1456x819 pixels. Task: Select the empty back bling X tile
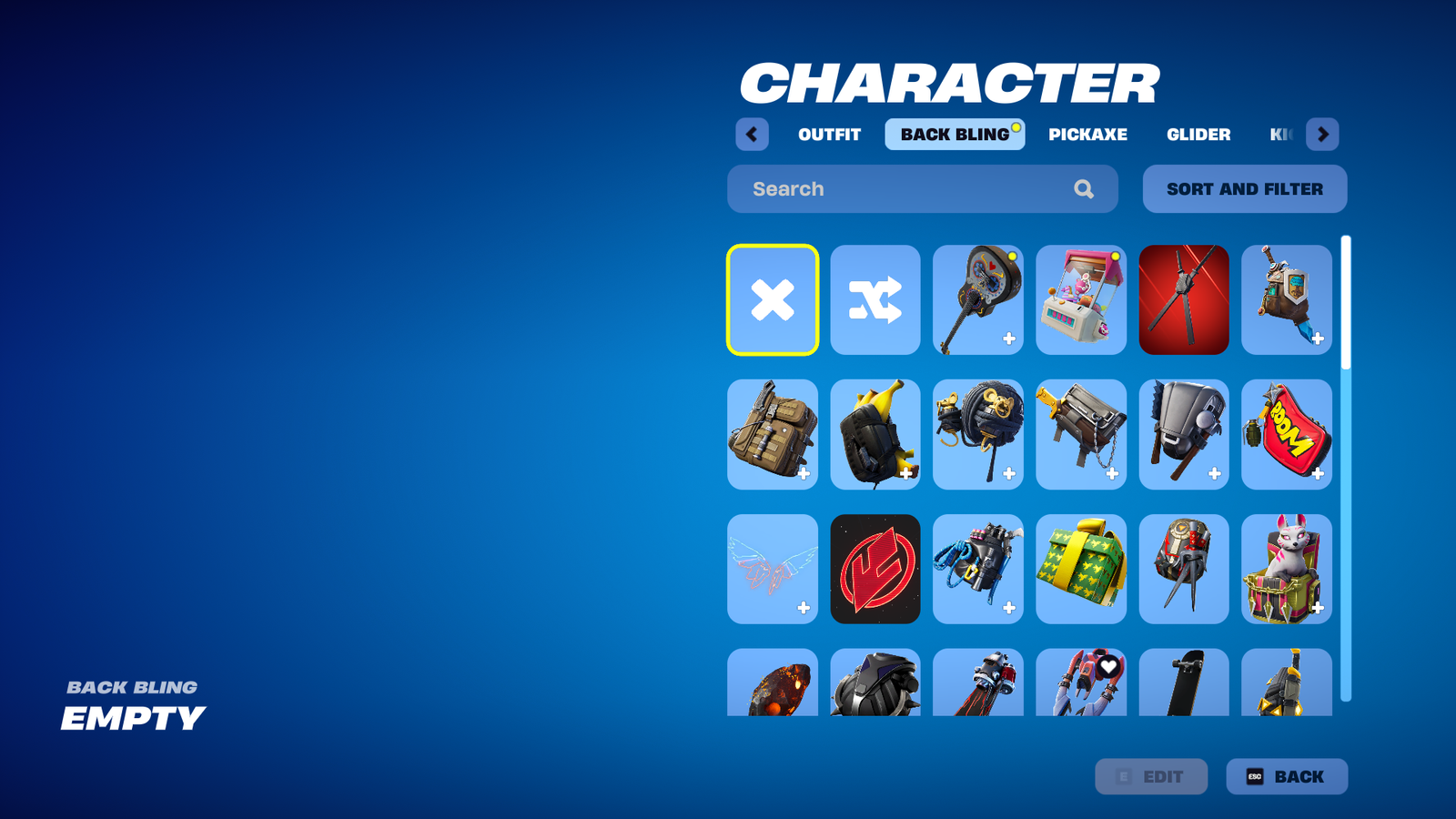[773, 300]
